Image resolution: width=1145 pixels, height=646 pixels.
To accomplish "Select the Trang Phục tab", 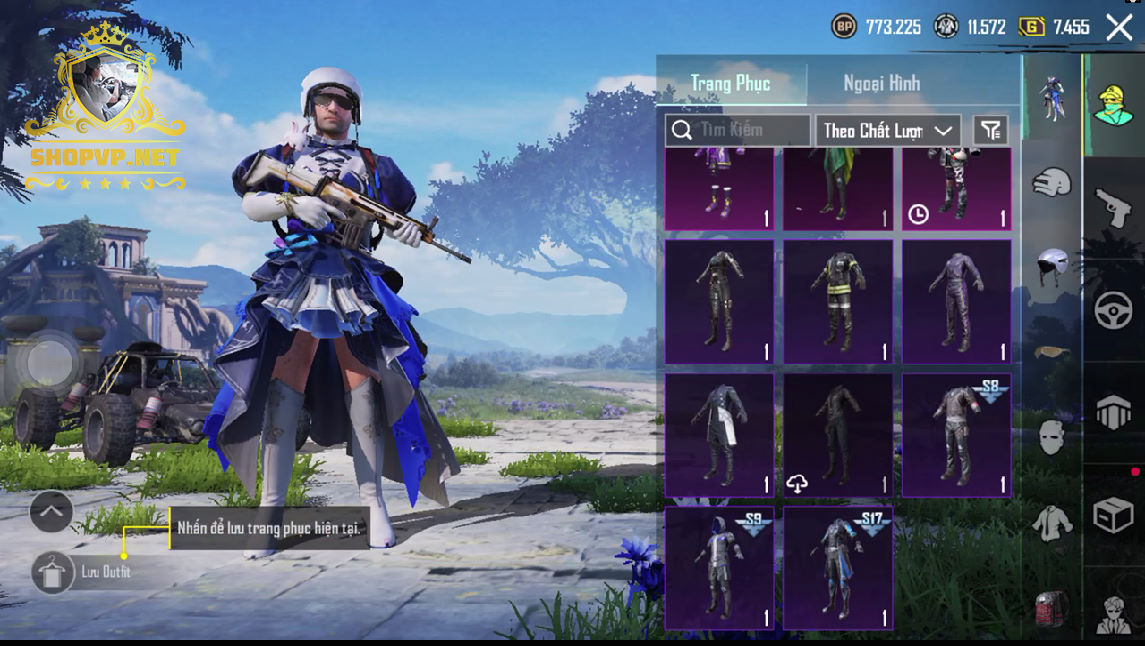I will point(731,83).
